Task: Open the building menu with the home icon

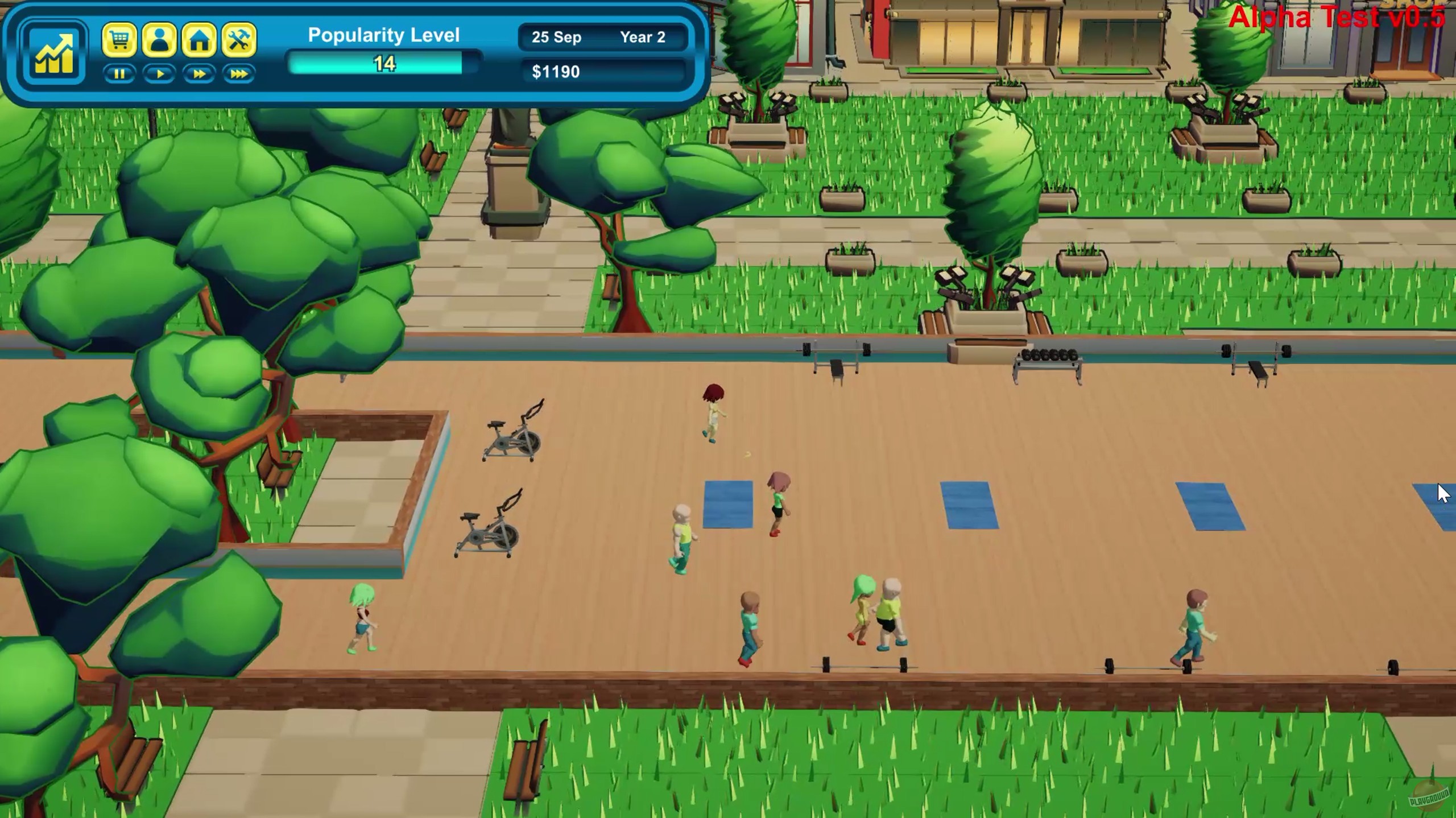Action: click(200, 38)
